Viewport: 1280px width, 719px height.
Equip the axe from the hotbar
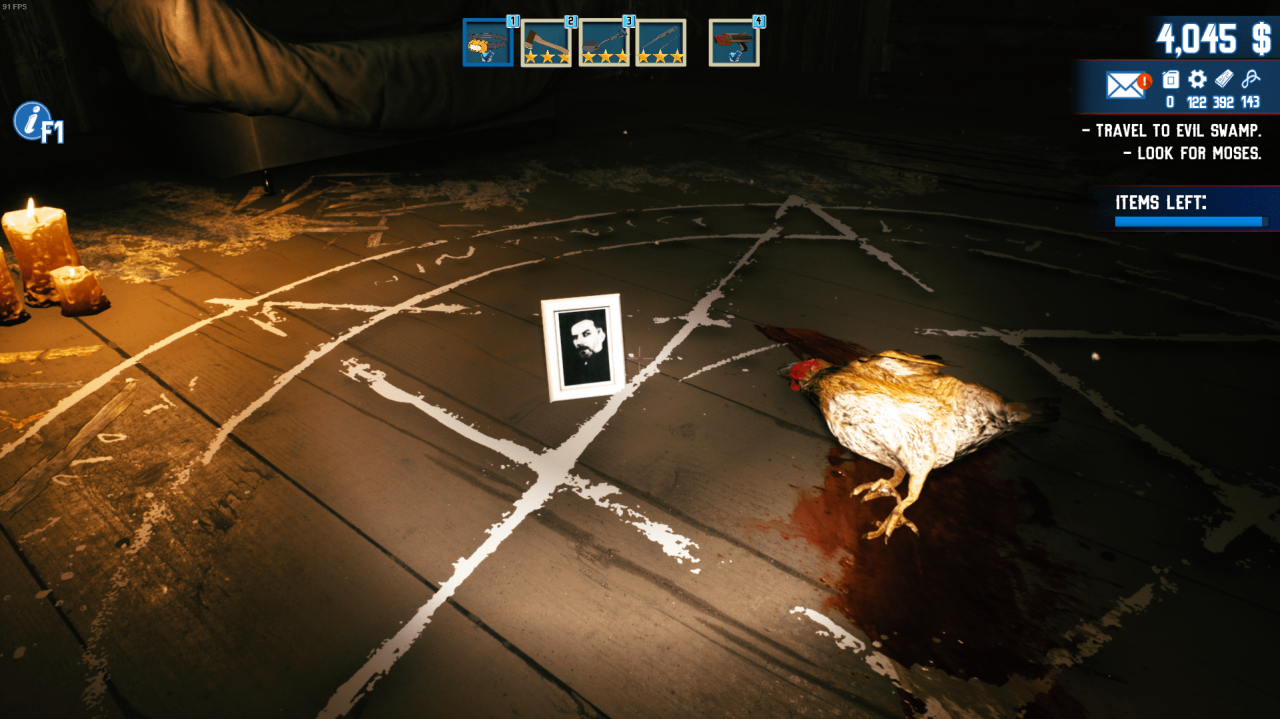pyautogui.click(x=546, y=43)
